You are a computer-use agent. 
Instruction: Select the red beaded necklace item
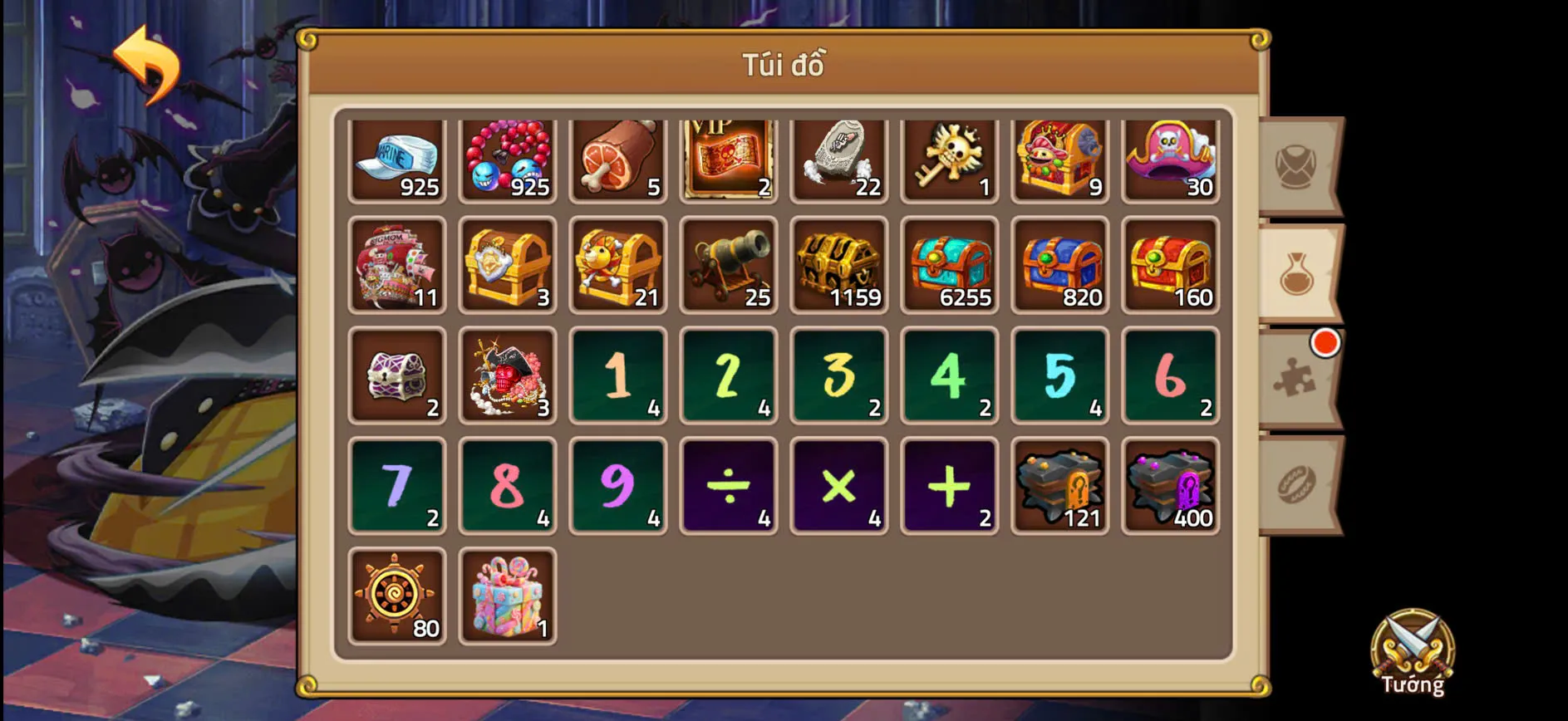tap(507, 159)
